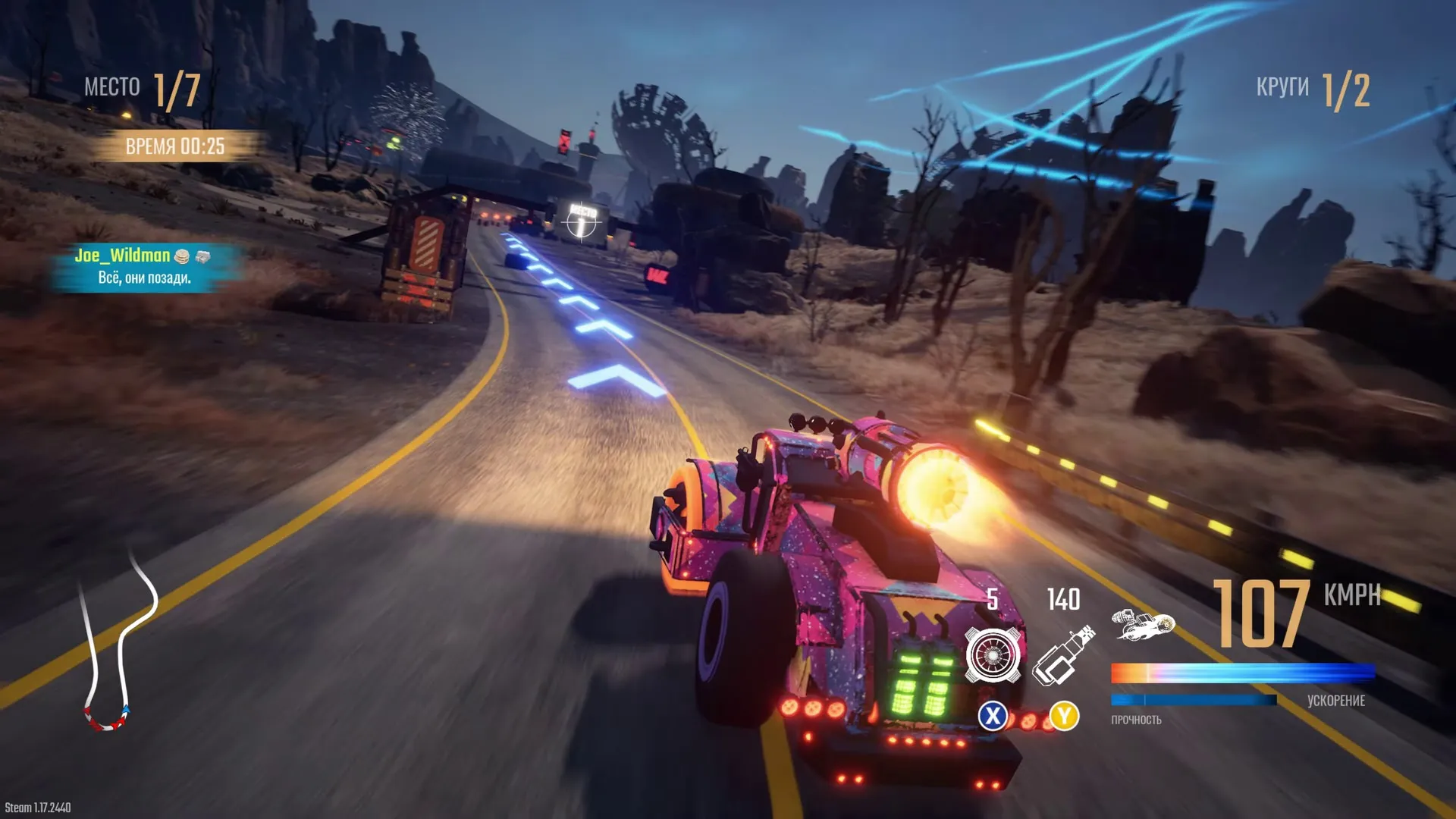This screenshot has height=819, width=1456.
Task: Activate the circular mine weapon icon
Action: [x=992, y=655]
